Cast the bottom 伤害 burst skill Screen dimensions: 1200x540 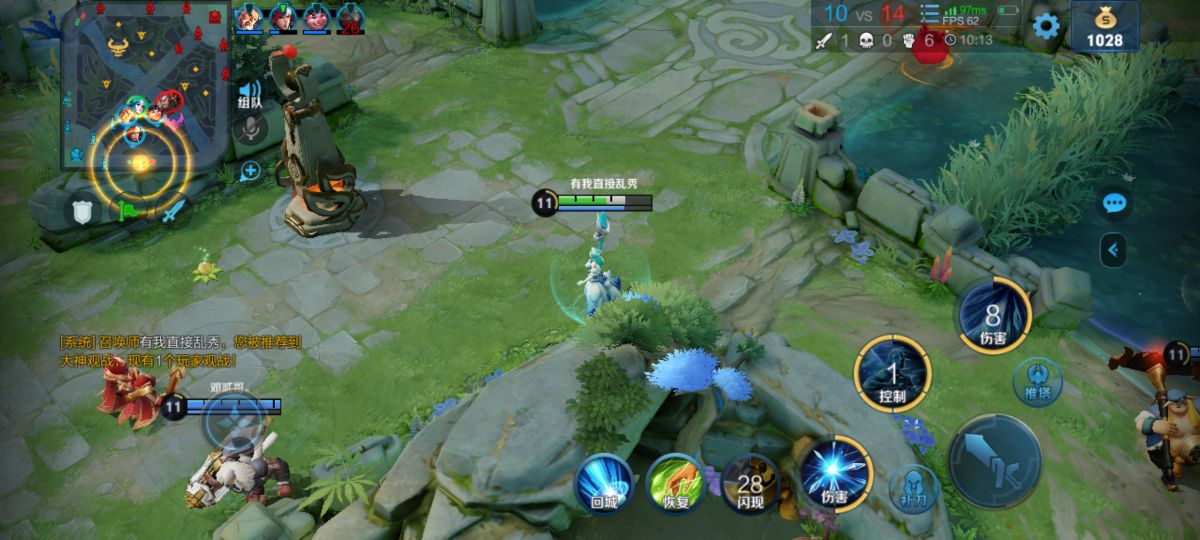[x=835, y=472]
